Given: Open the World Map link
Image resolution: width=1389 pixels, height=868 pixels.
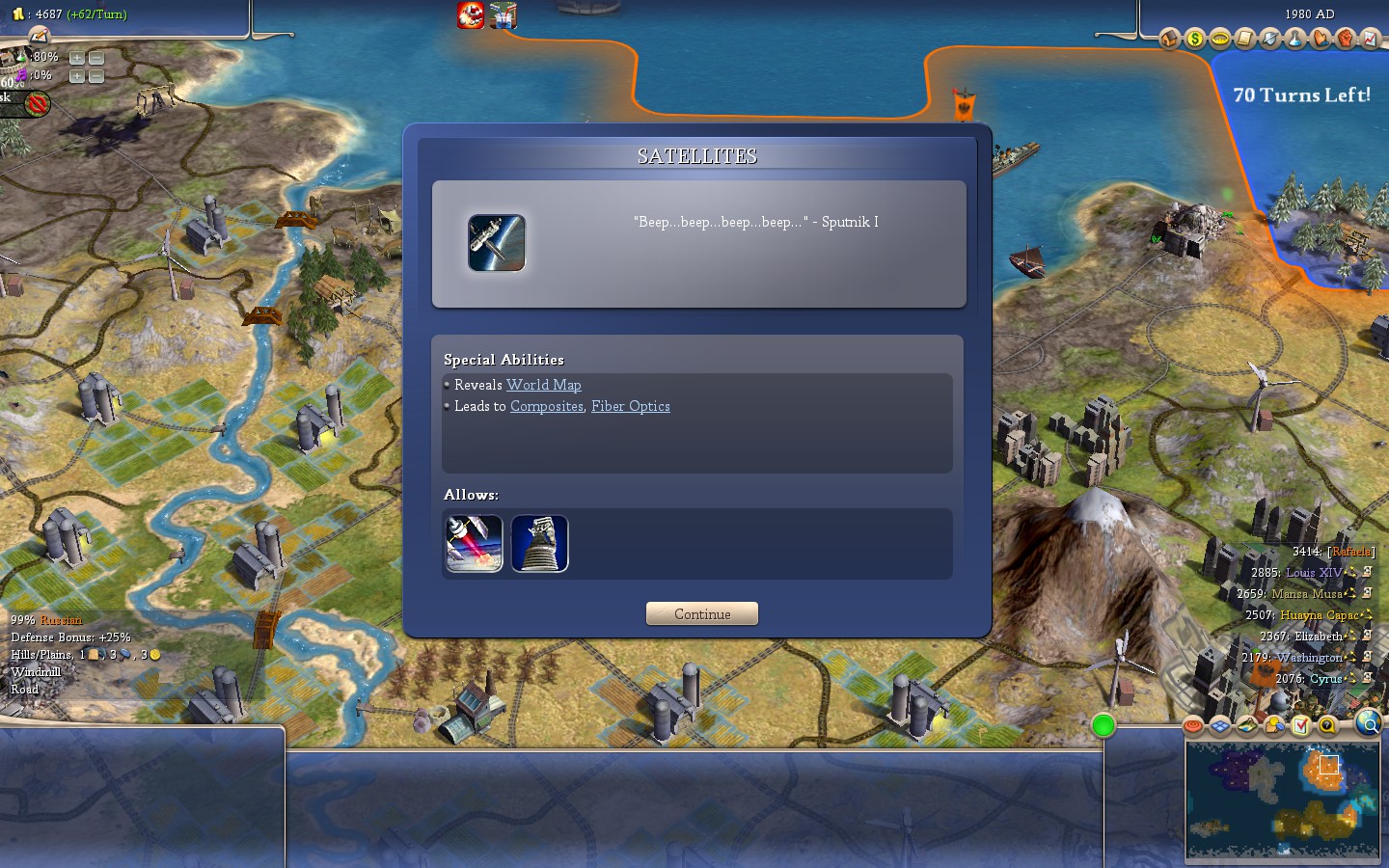Looking at the screenshot, I should [543, 385].
